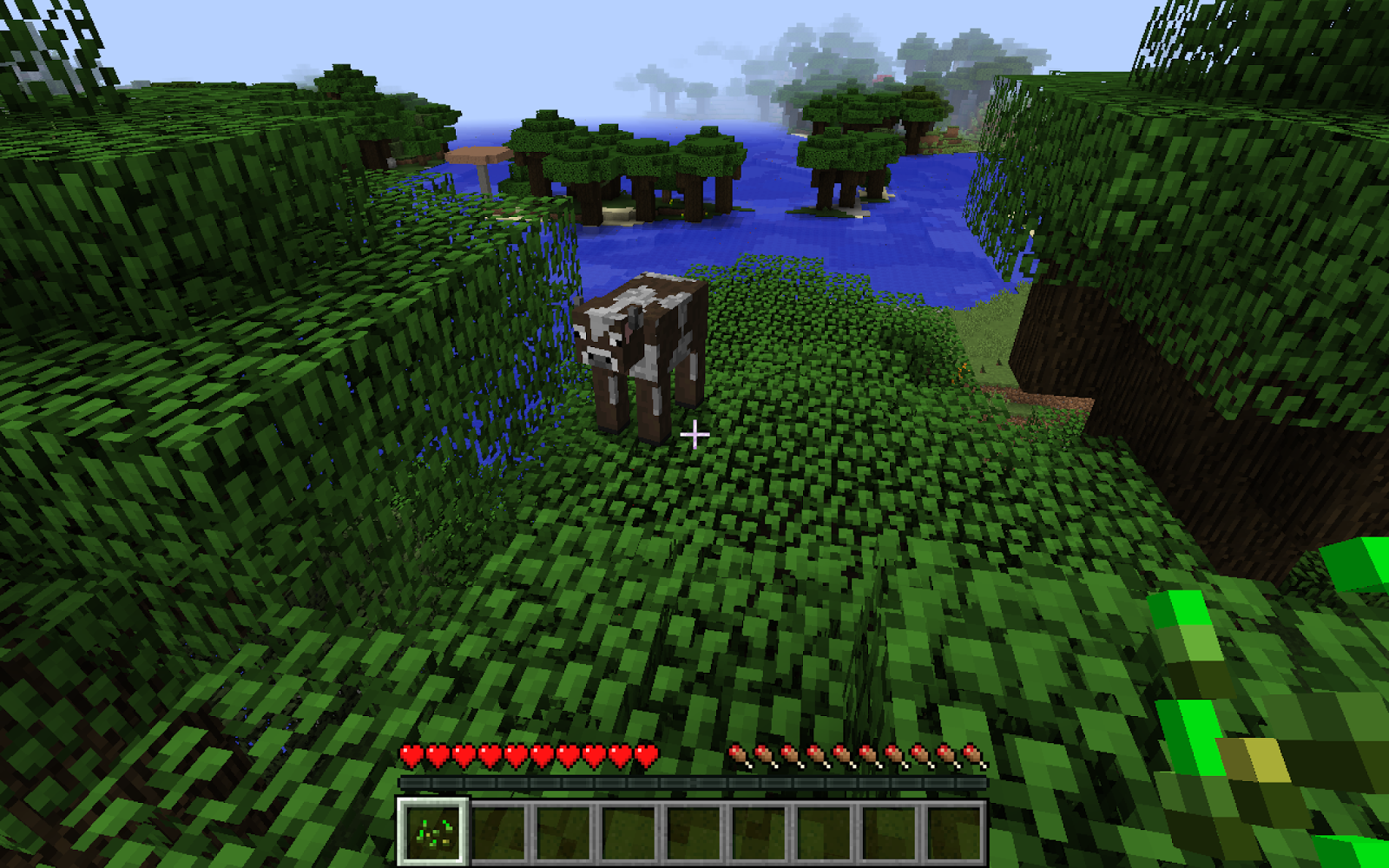Viewport: 1389px width, 868px height.
Task: Click the rightmost drumstick of the hunger bar
Action: pos(971,755)
